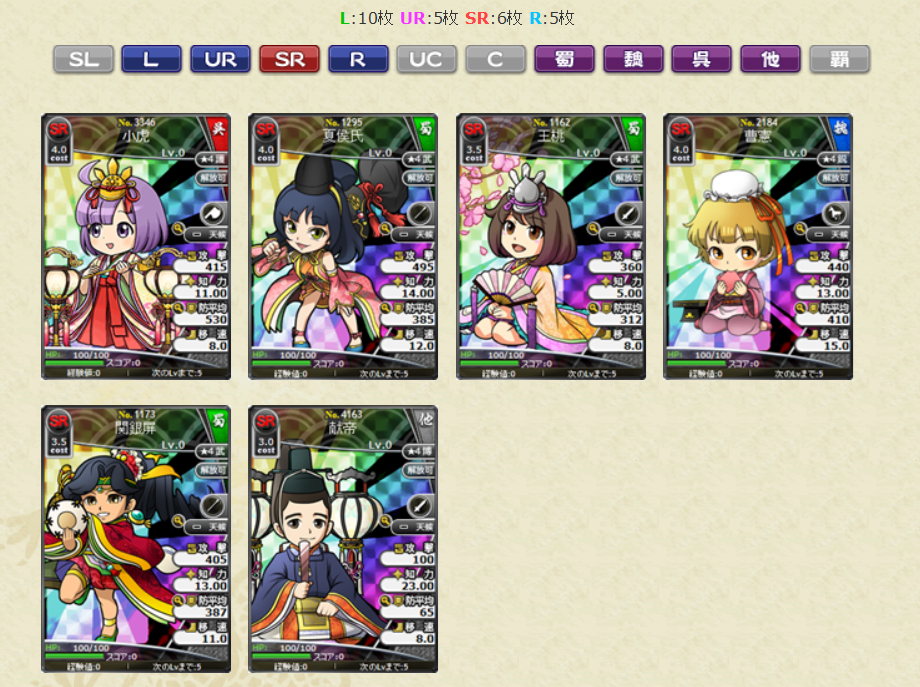This screenshot has height=687, width=920.
Task: Select the 呉 faction filter
Action: [x=702, y=59]
